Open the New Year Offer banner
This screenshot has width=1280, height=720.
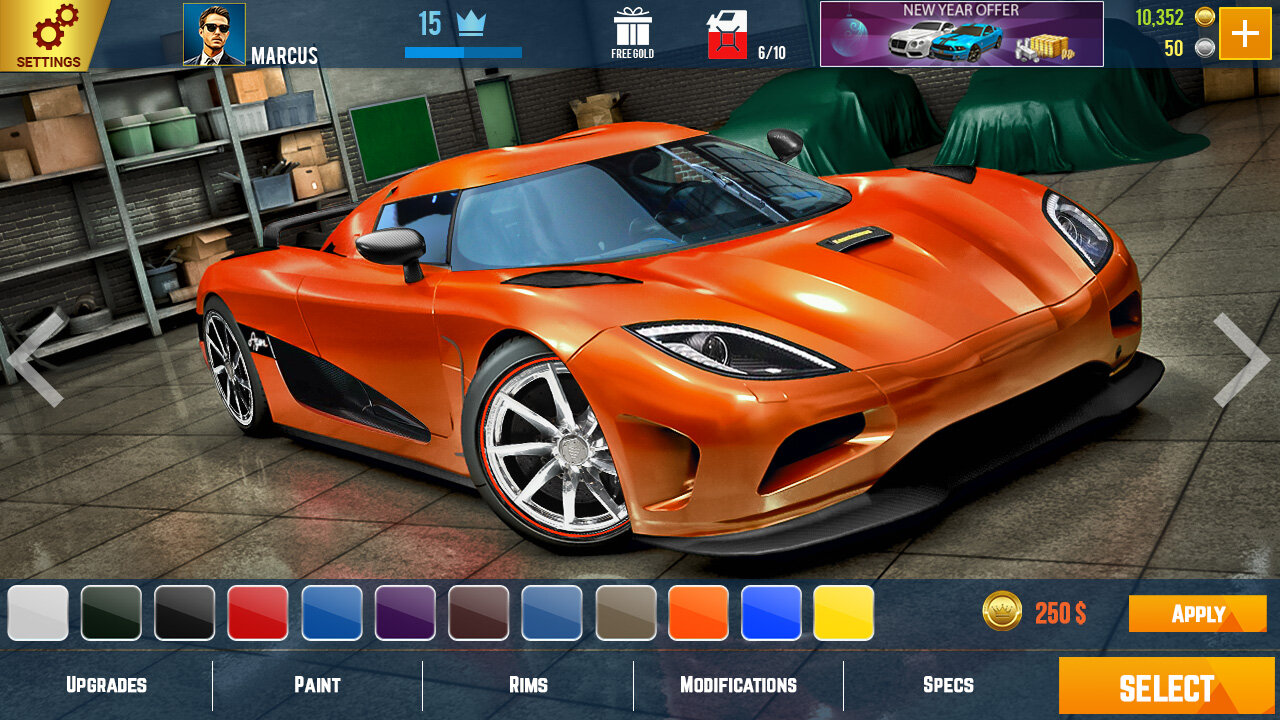pyautogui.click(x=961, y=34)
